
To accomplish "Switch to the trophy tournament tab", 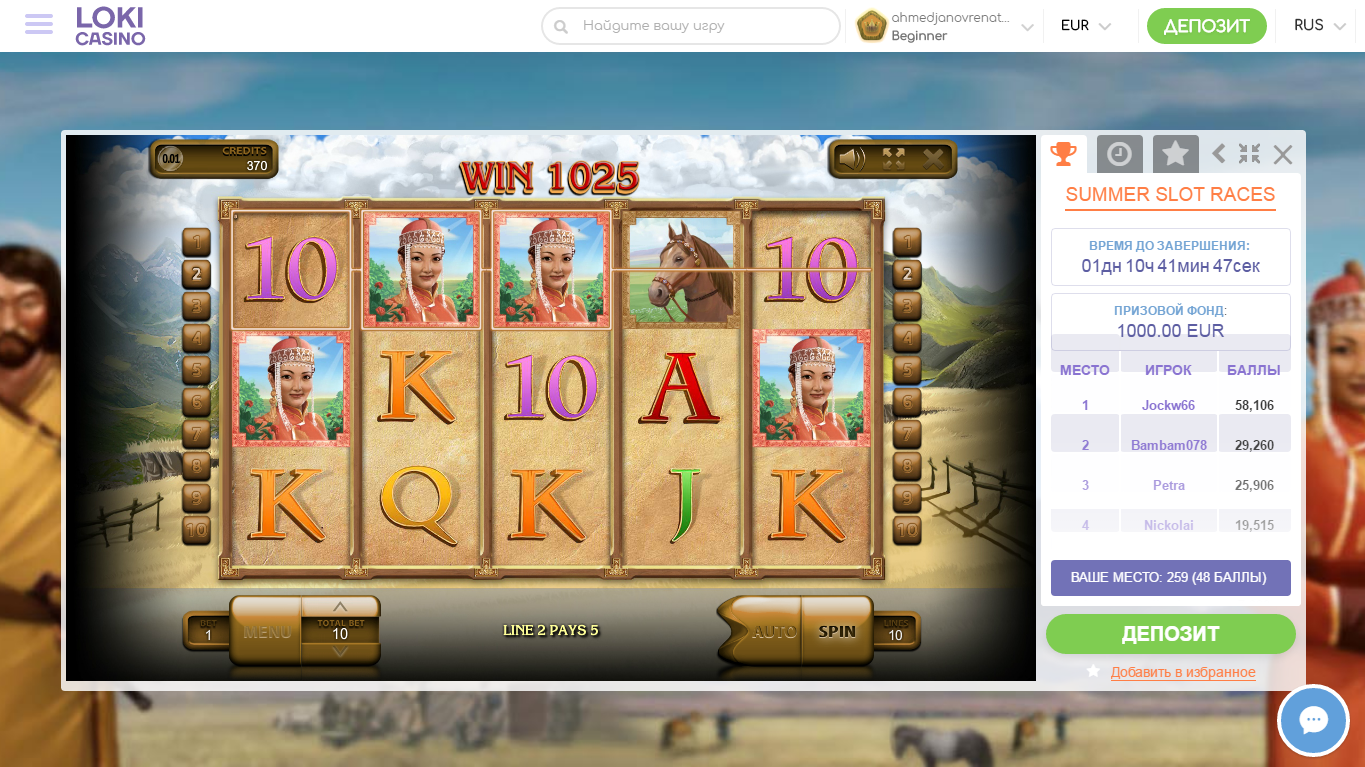I will pyautogui.click(x=1063, y=154).
